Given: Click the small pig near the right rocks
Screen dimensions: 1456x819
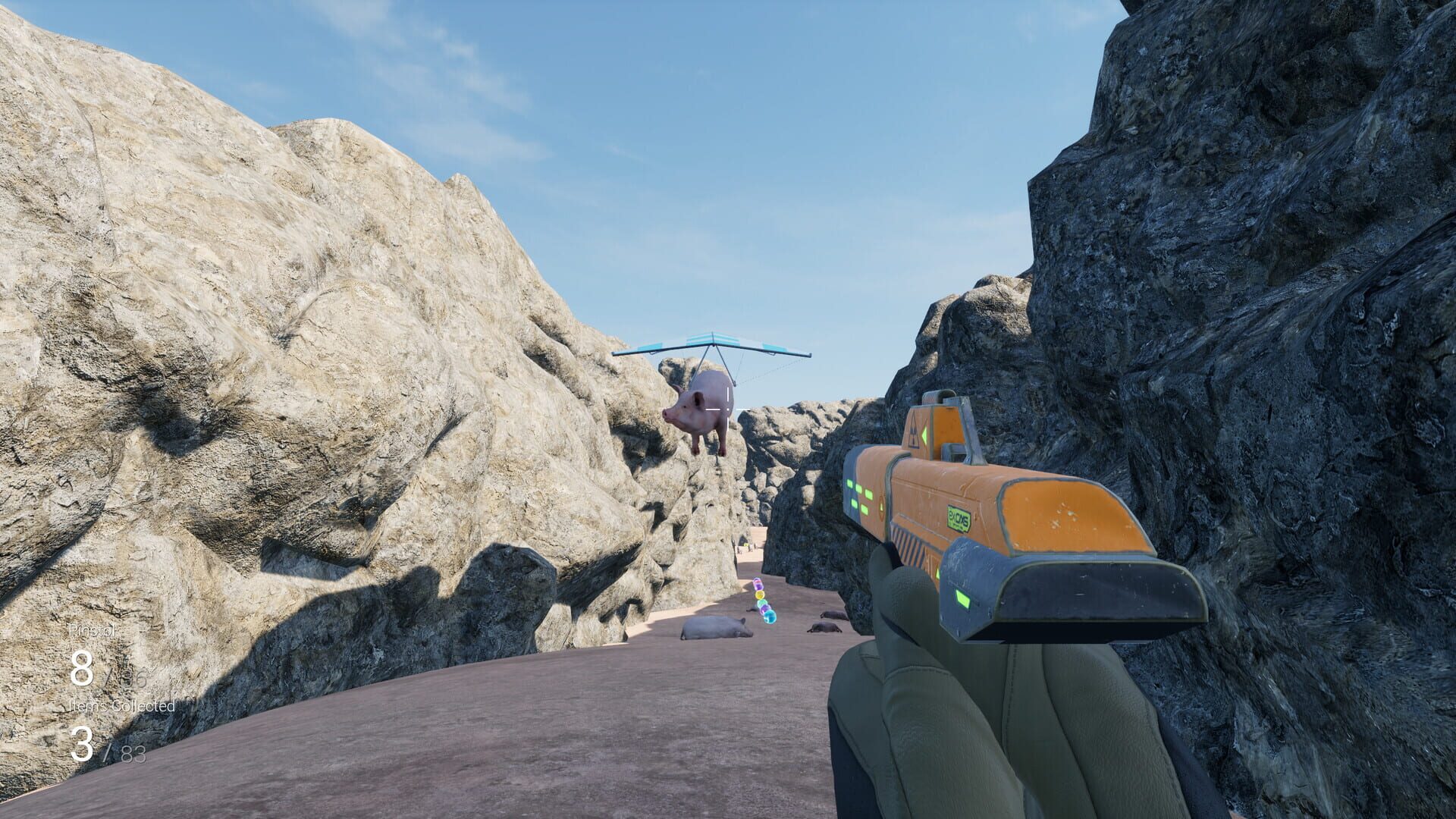Looking at the screenshot, I should 834,616.
